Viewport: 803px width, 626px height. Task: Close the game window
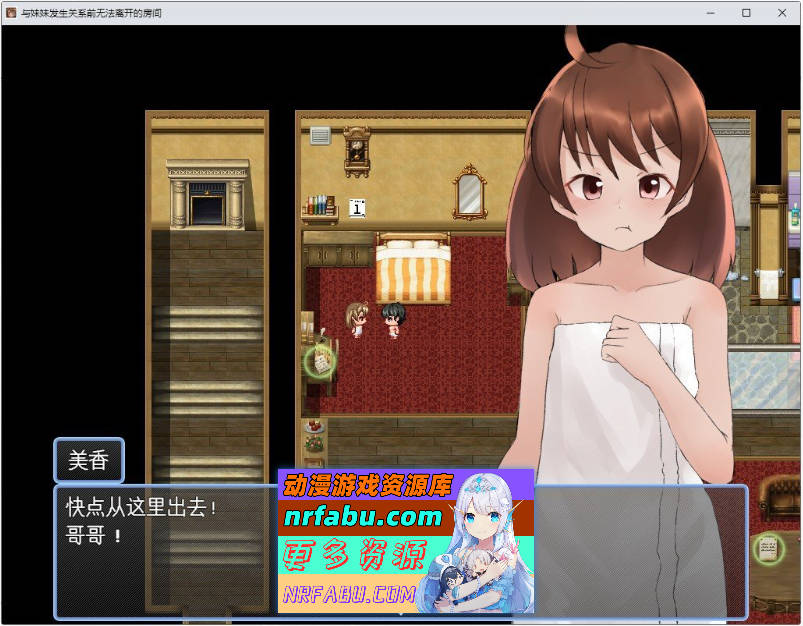[781, 13]
